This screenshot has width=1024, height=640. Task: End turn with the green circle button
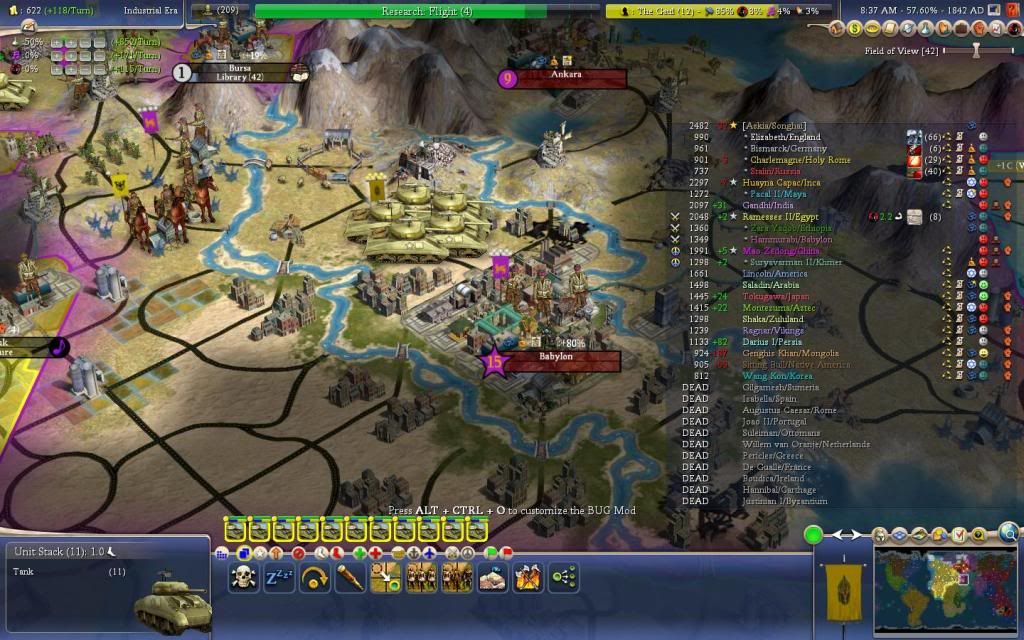click(x=814, y=535)
